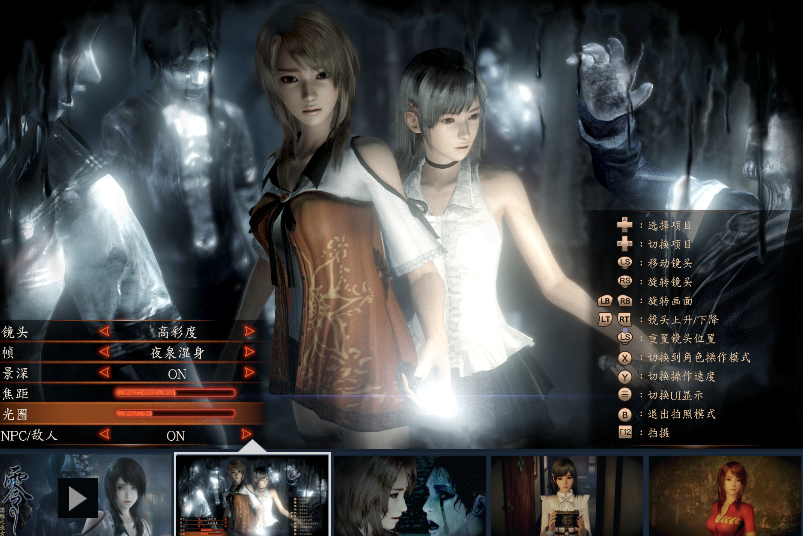Click the left arrow for NPC/敌人
The image size is (803, 536).
click(x=103, y=435)
